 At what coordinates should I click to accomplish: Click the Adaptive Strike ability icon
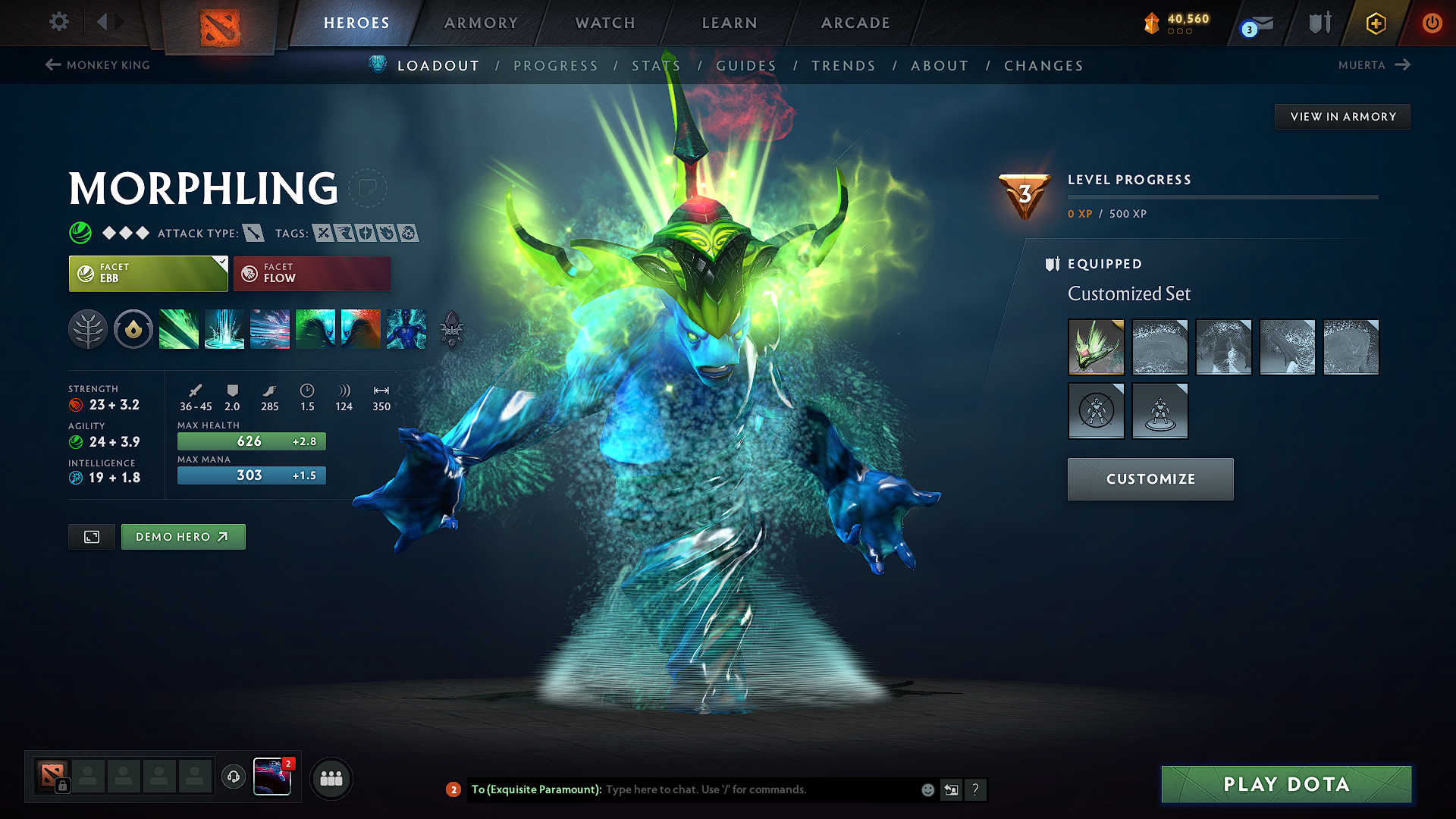click(x=223, y=329)
